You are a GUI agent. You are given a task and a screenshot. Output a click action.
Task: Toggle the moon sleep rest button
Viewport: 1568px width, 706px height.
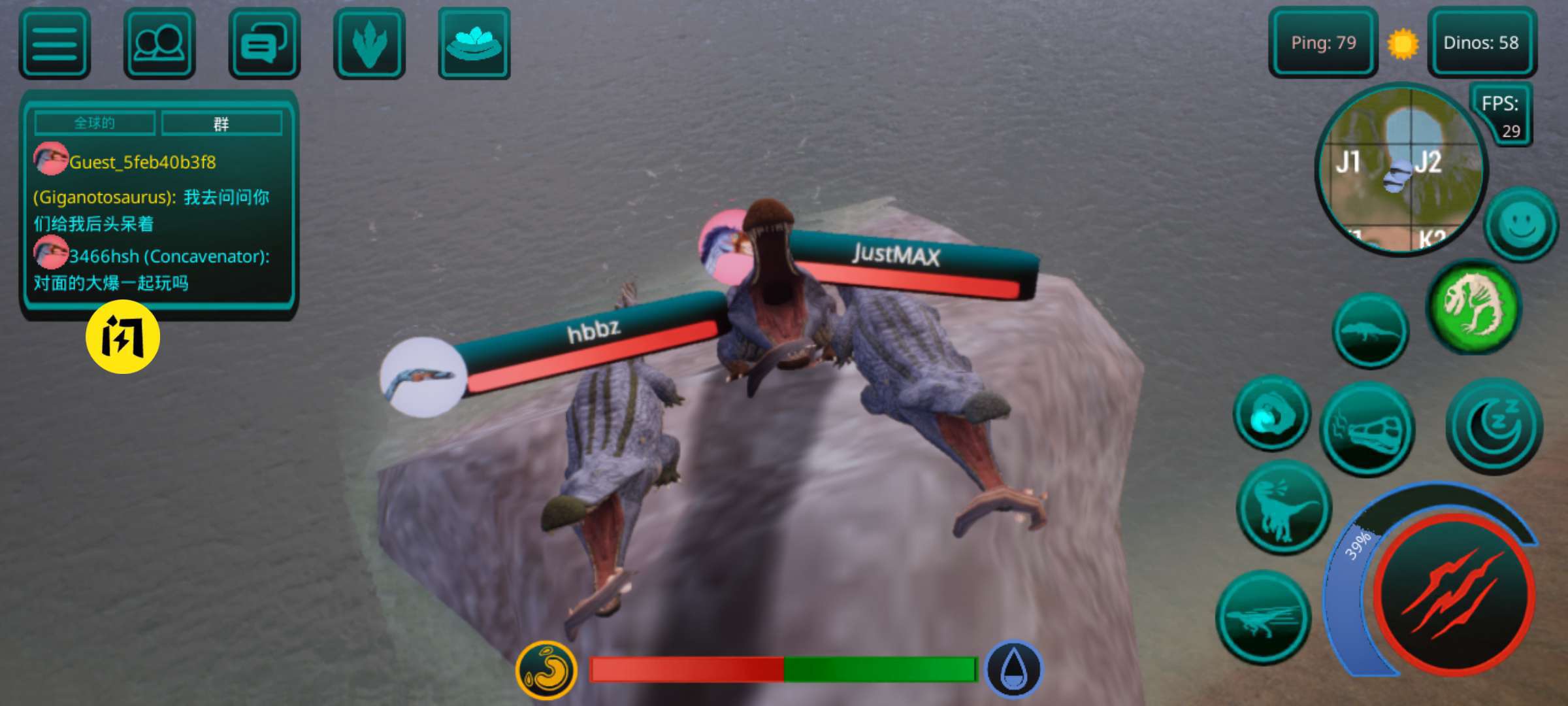[1494, 425]
